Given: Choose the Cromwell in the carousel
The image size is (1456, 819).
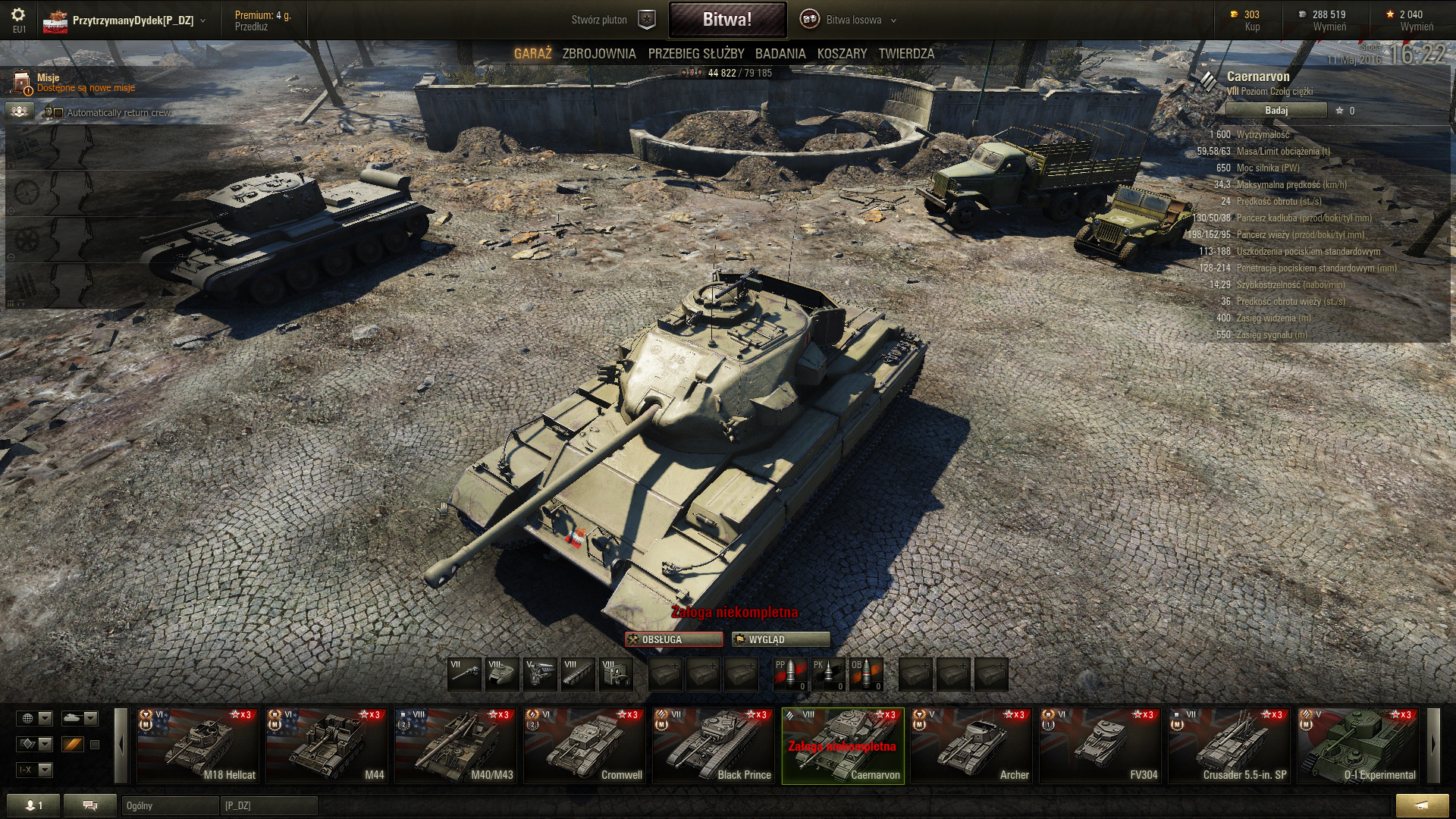Looking at the screenshot, I should (584, 745).
